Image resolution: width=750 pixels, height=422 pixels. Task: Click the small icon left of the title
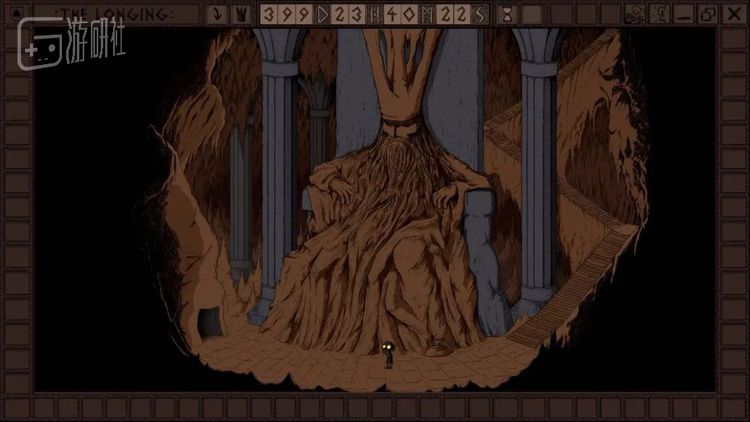14,14
